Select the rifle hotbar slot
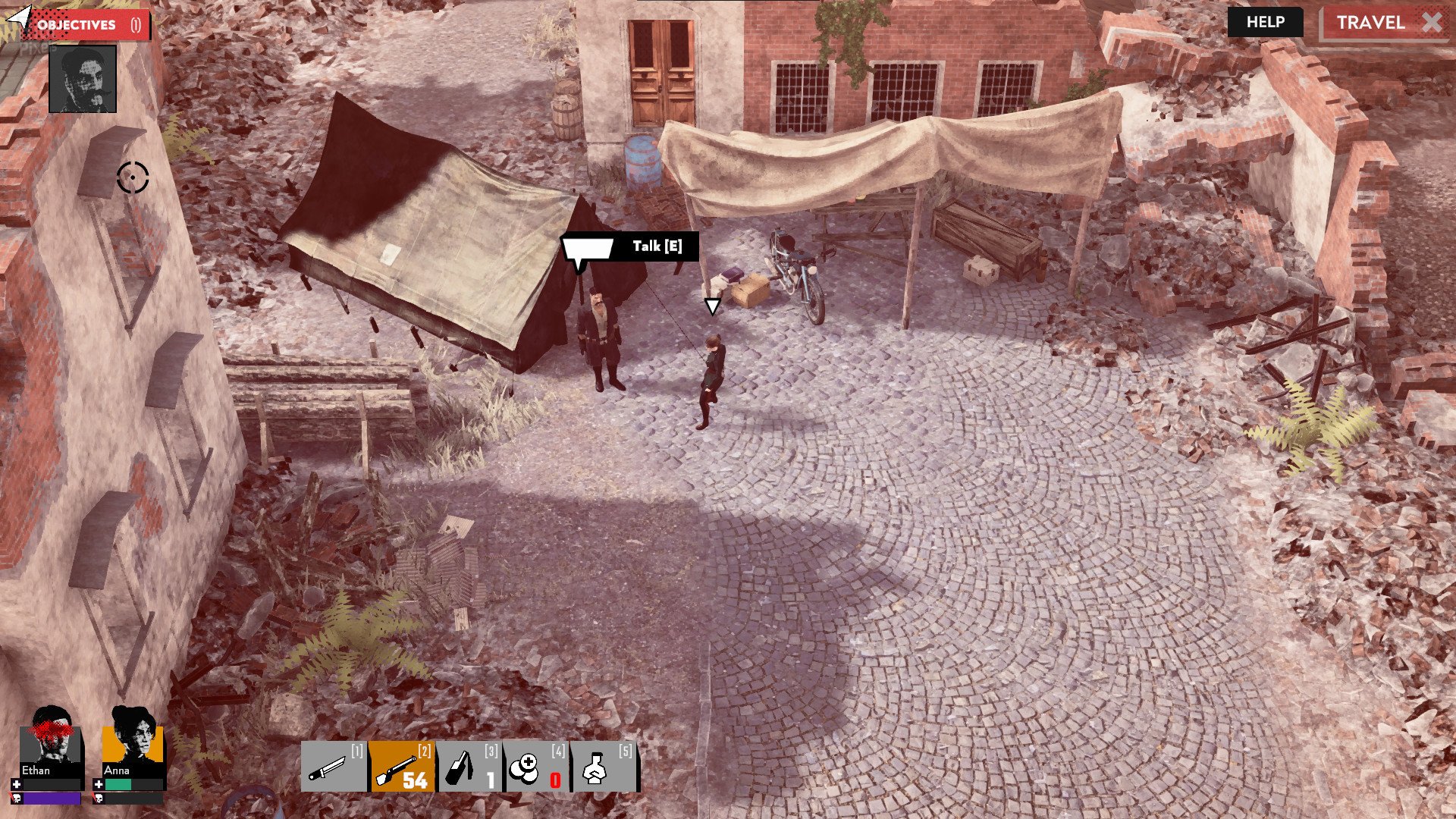Viewport: 1456px width, 819px height. coord(402,767)
